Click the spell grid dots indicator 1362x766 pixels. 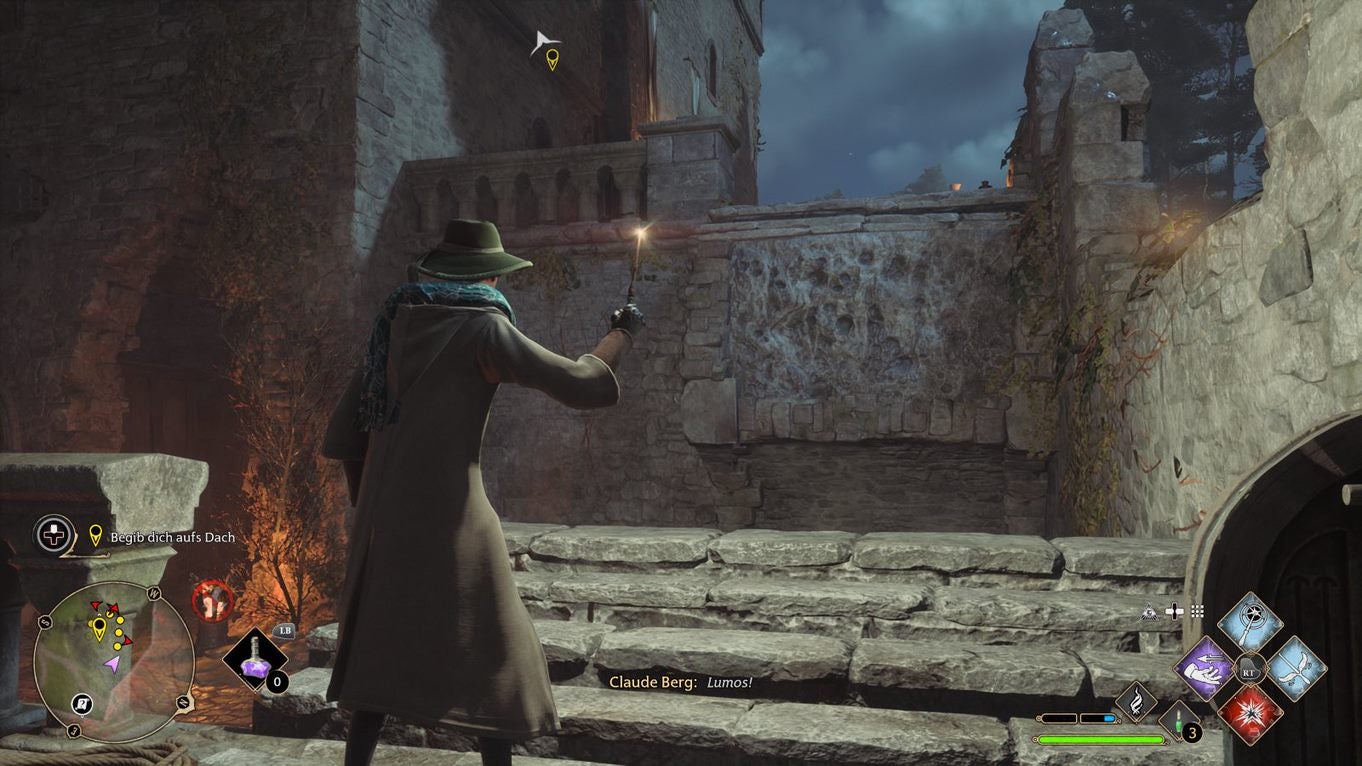point(1197,610)
